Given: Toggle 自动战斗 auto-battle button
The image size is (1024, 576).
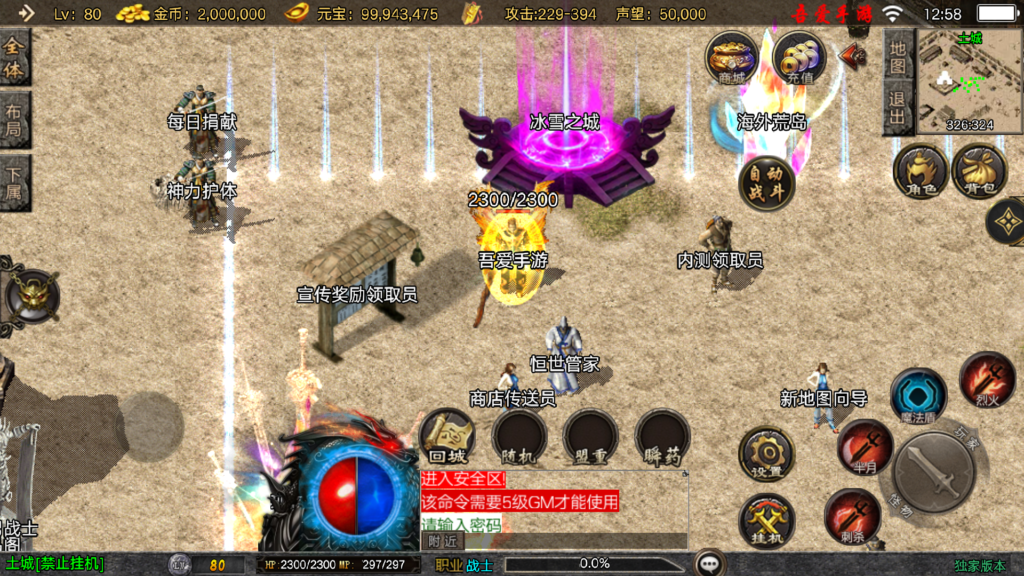Looking at the screenshot, I should pyautogui.click(x=767, y=183).
